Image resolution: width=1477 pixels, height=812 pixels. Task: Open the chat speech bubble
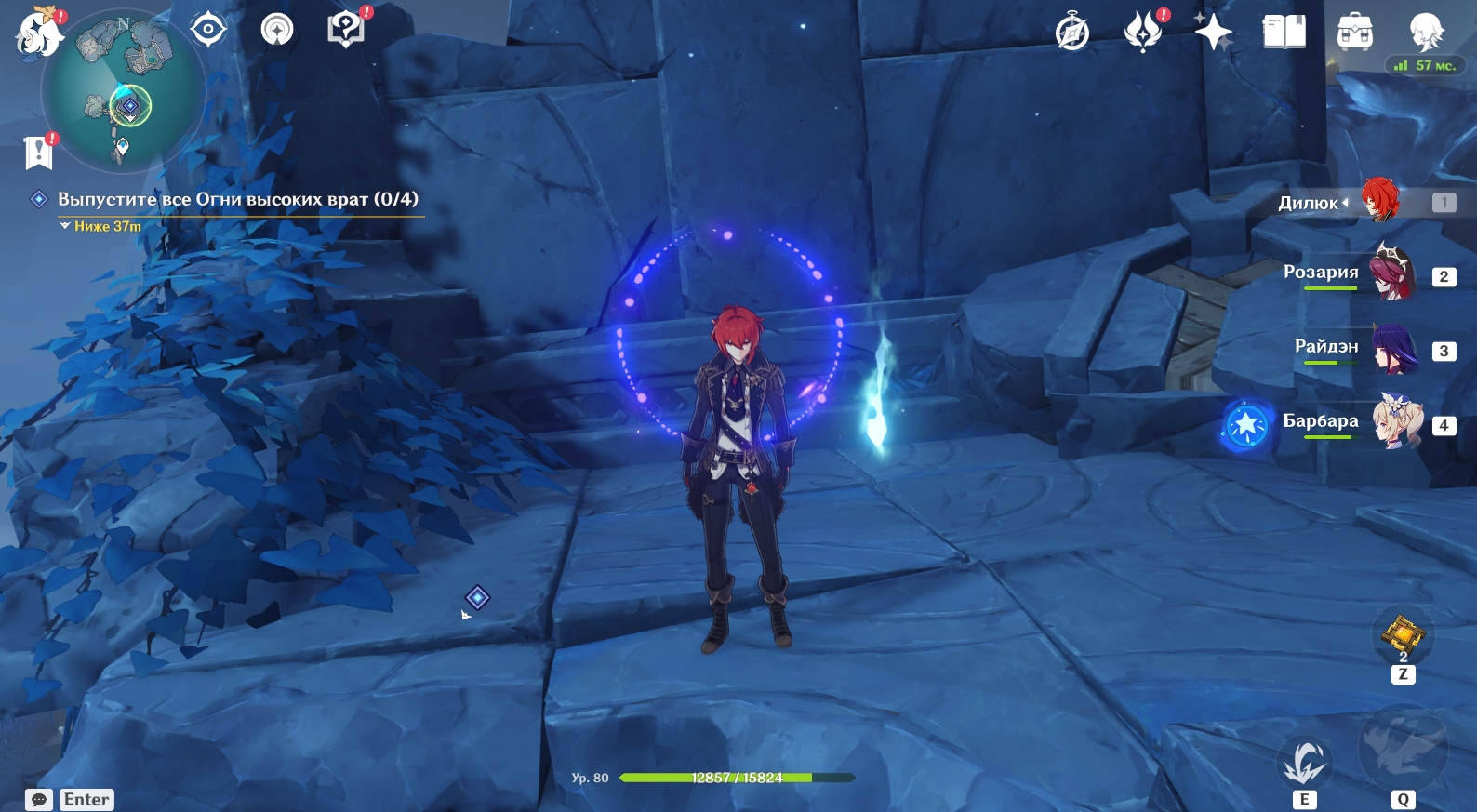(x=39, y=800)
